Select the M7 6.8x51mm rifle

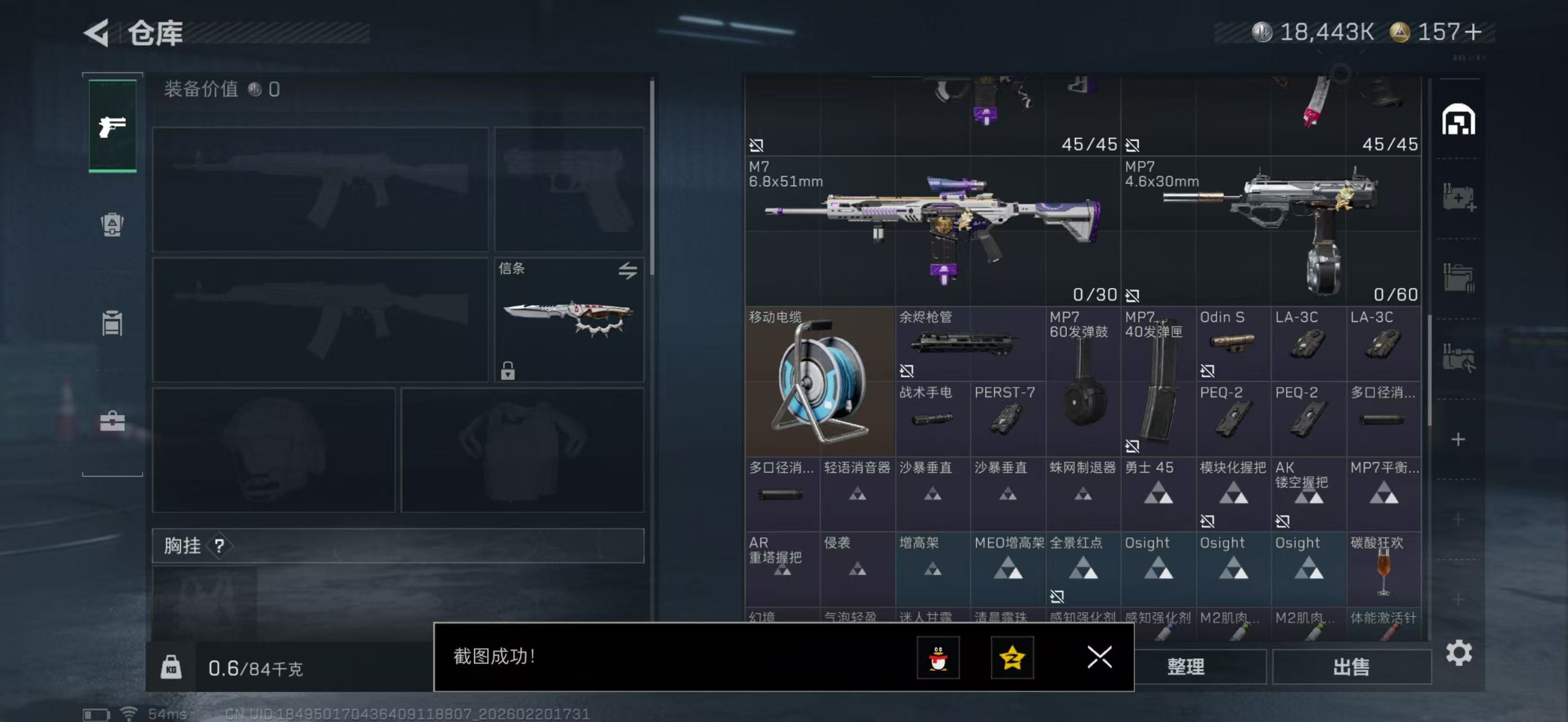(x=932, y=231)
